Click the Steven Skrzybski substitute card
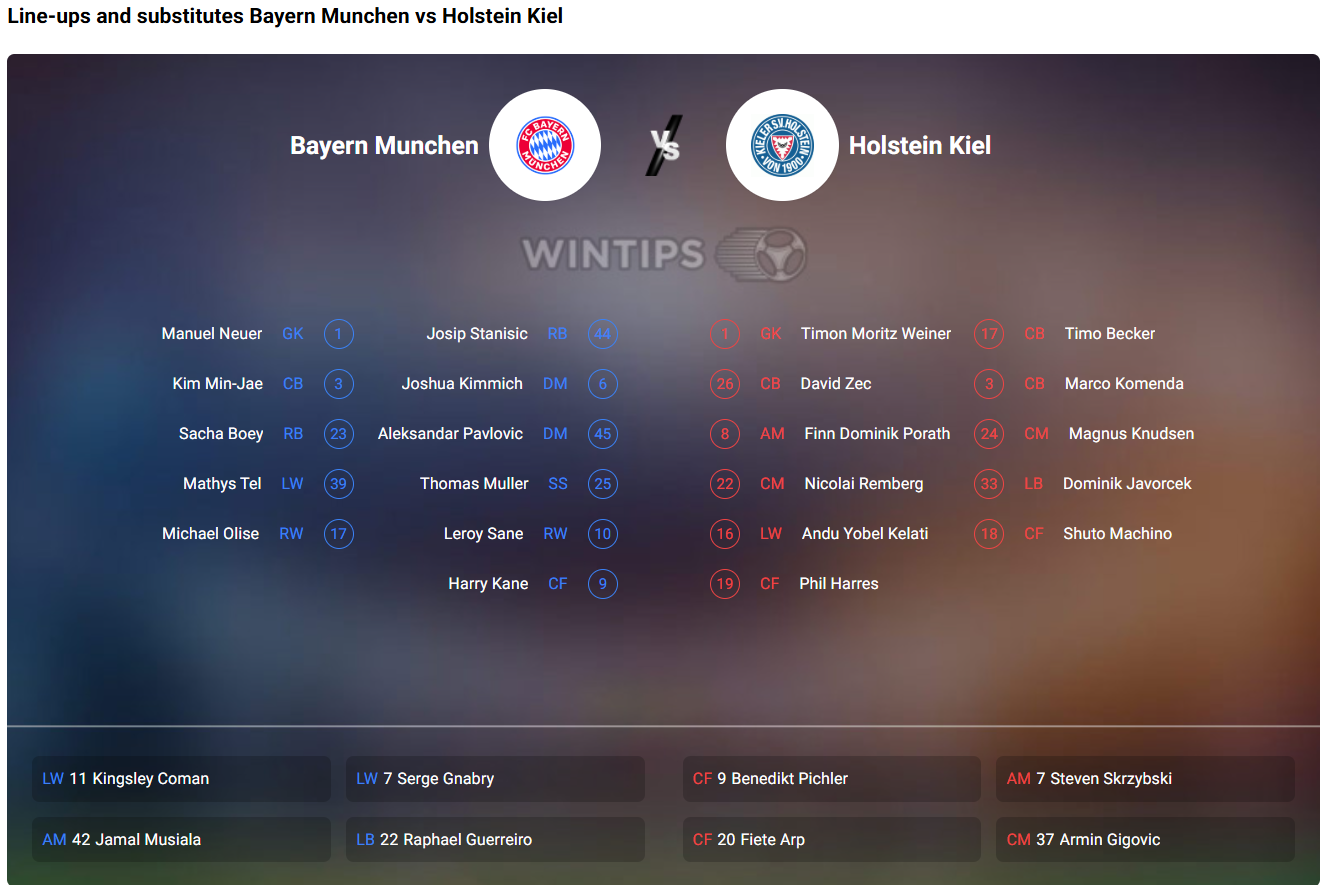 point(1145,778)
